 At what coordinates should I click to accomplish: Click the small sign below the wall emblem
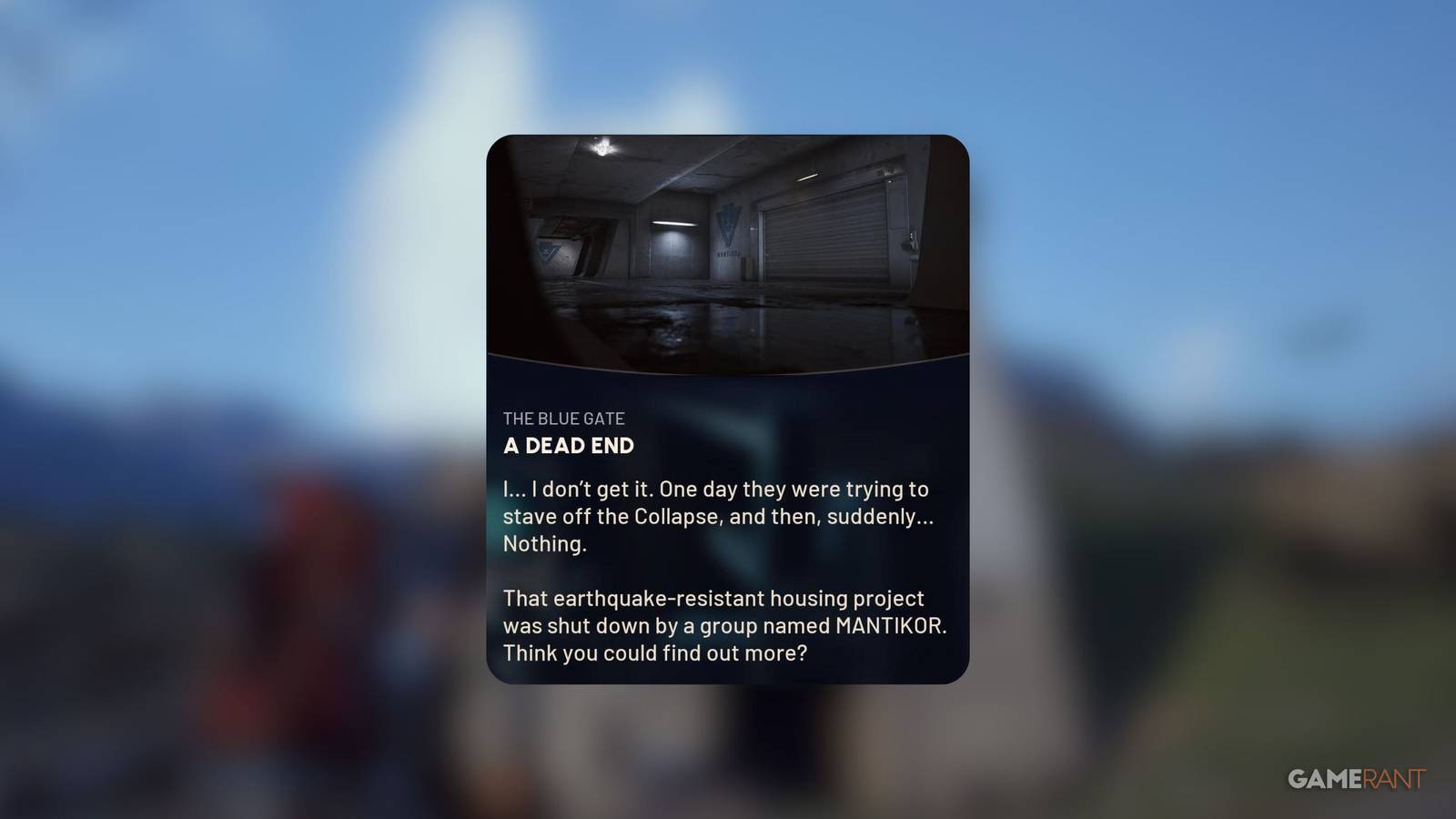tap(728, 251)
